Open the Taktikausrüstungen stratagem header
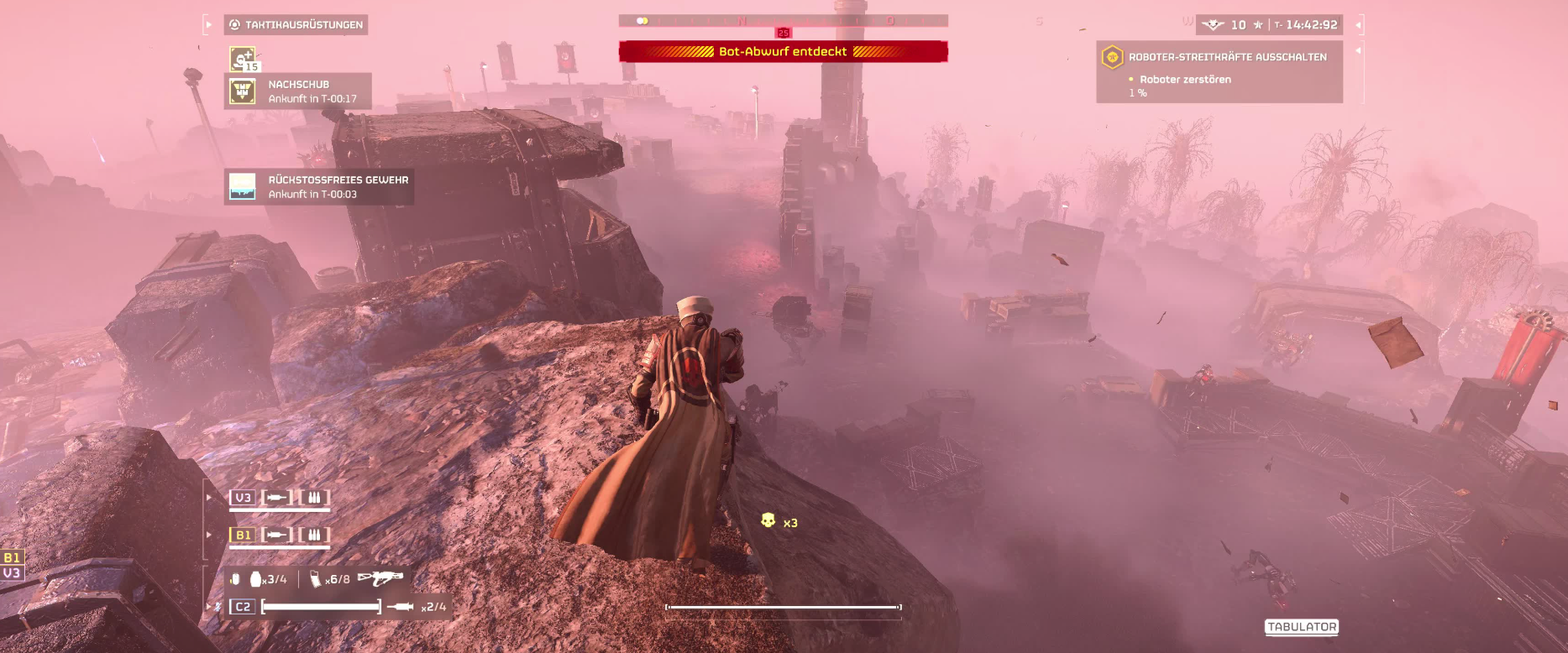Screen dimensions: 1568x653 [x=296, y=25]
